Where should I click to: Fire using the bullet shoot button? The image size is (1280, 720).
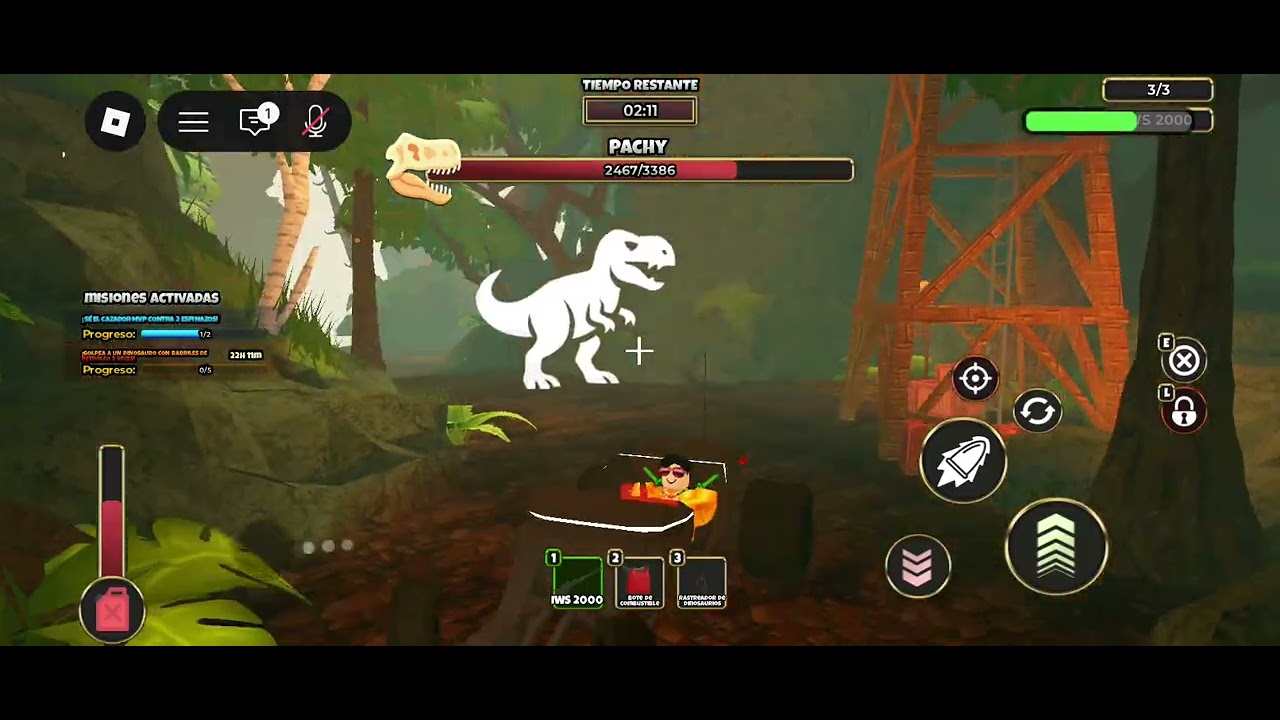[x=963, y=461]
